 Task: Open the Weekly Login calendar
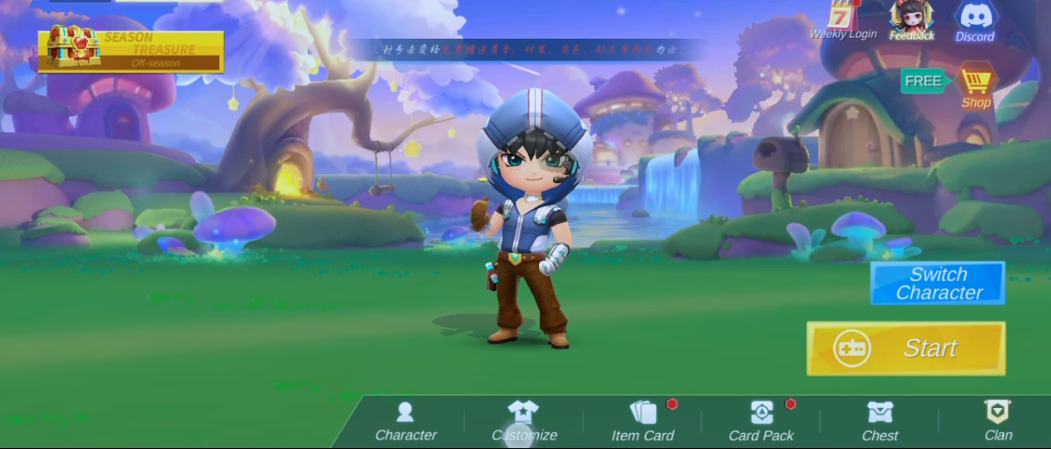(842, 21)
